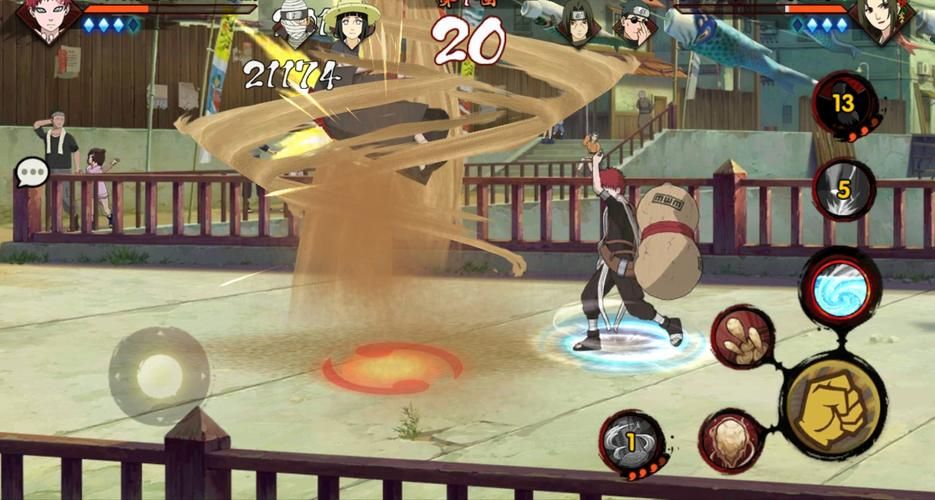Use the scroll item showing number 1
This screenshot has height=500, width=935.
click(633, 443)
